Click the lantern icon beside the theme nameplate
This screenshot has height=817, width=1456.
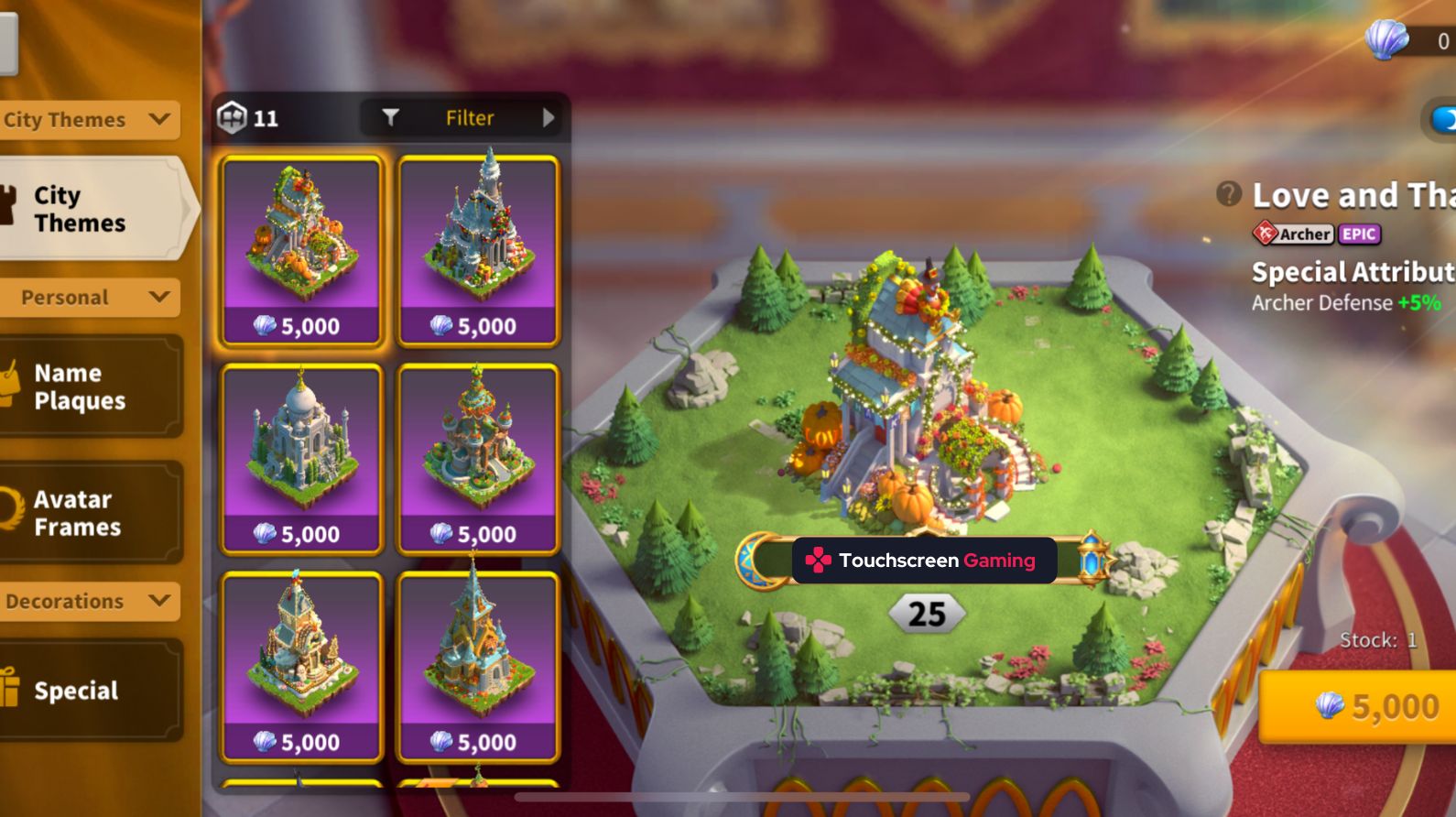[x=1091, y=560]
